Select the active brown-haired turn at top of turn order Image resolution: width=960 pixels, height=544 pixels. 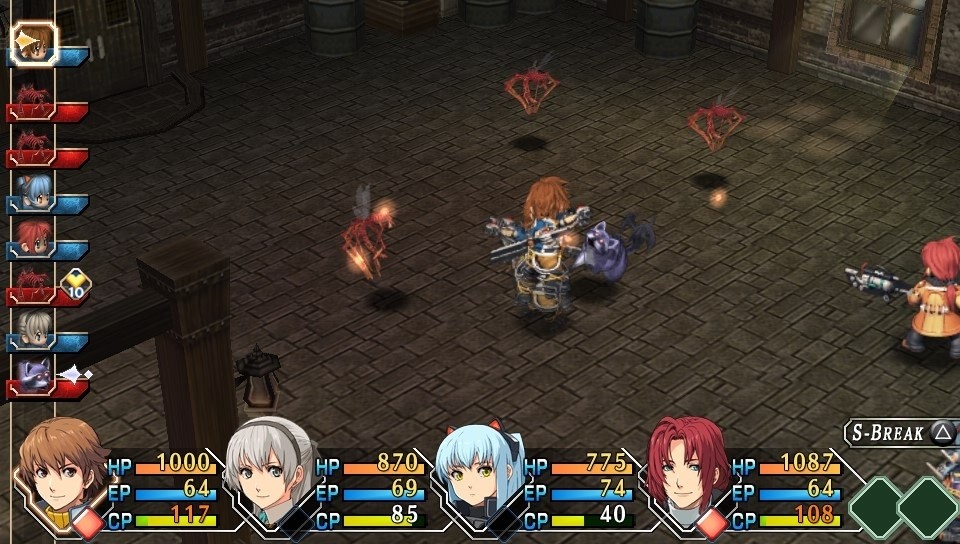click(x=34, y=42)
